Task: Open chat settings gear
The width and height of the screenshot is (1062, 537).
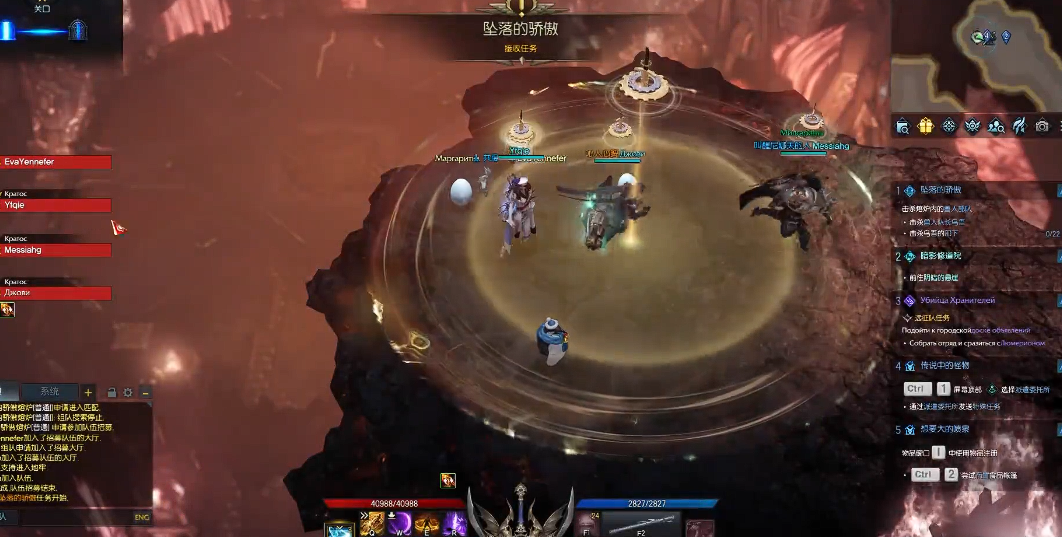Action: click(128, 392)
